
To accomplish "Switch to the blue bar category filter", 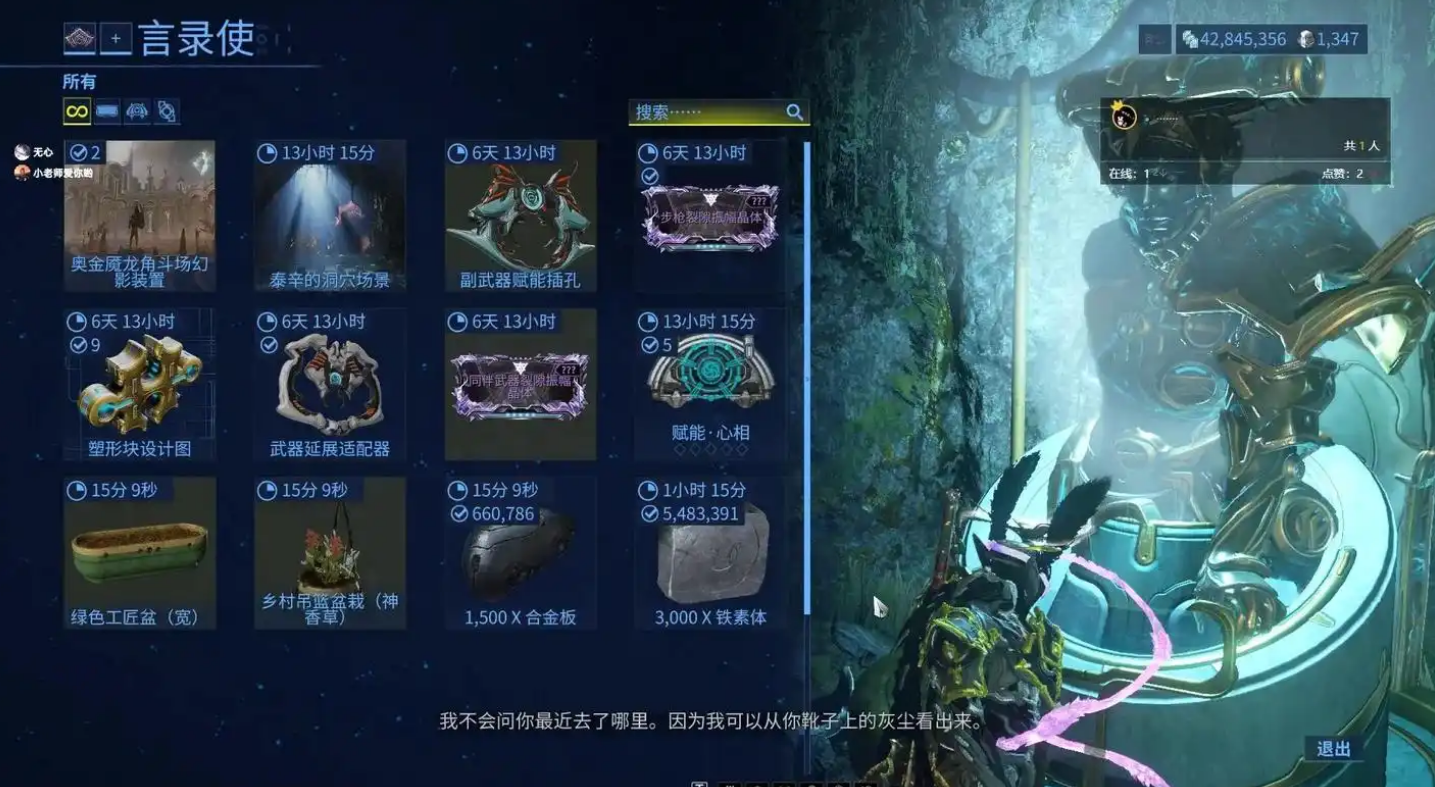I will 107,111.
